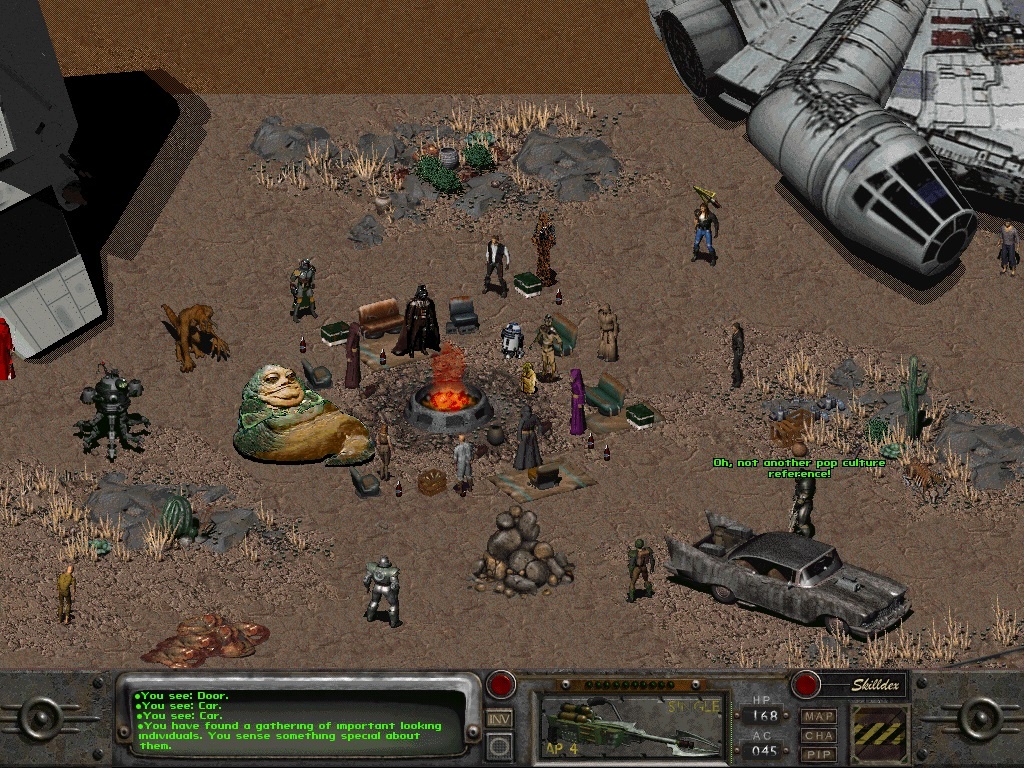Open the world MAP

tap(819, 717)
